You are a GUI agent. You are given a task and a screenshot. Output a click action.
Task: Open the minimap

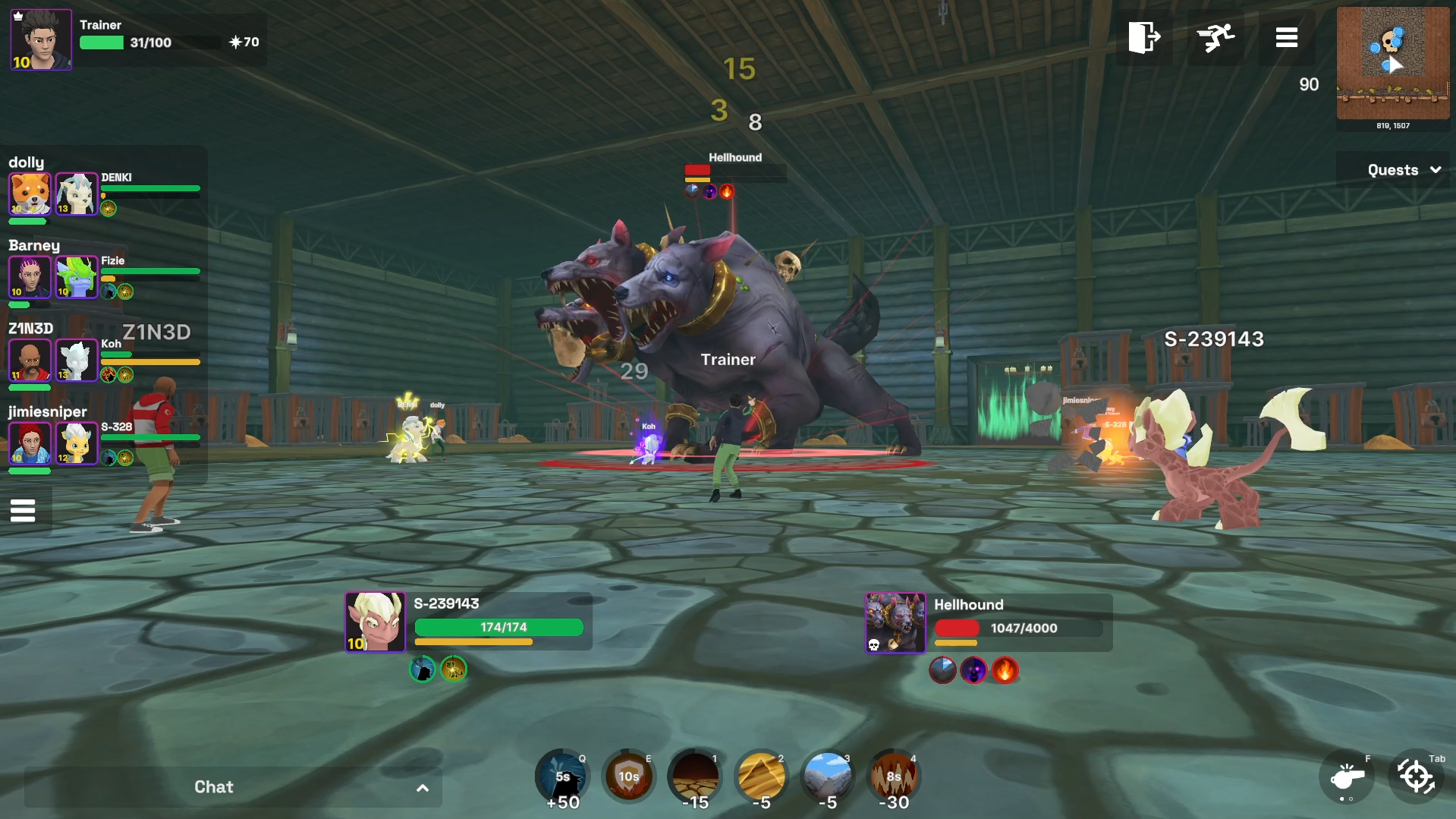point(1392,63)
